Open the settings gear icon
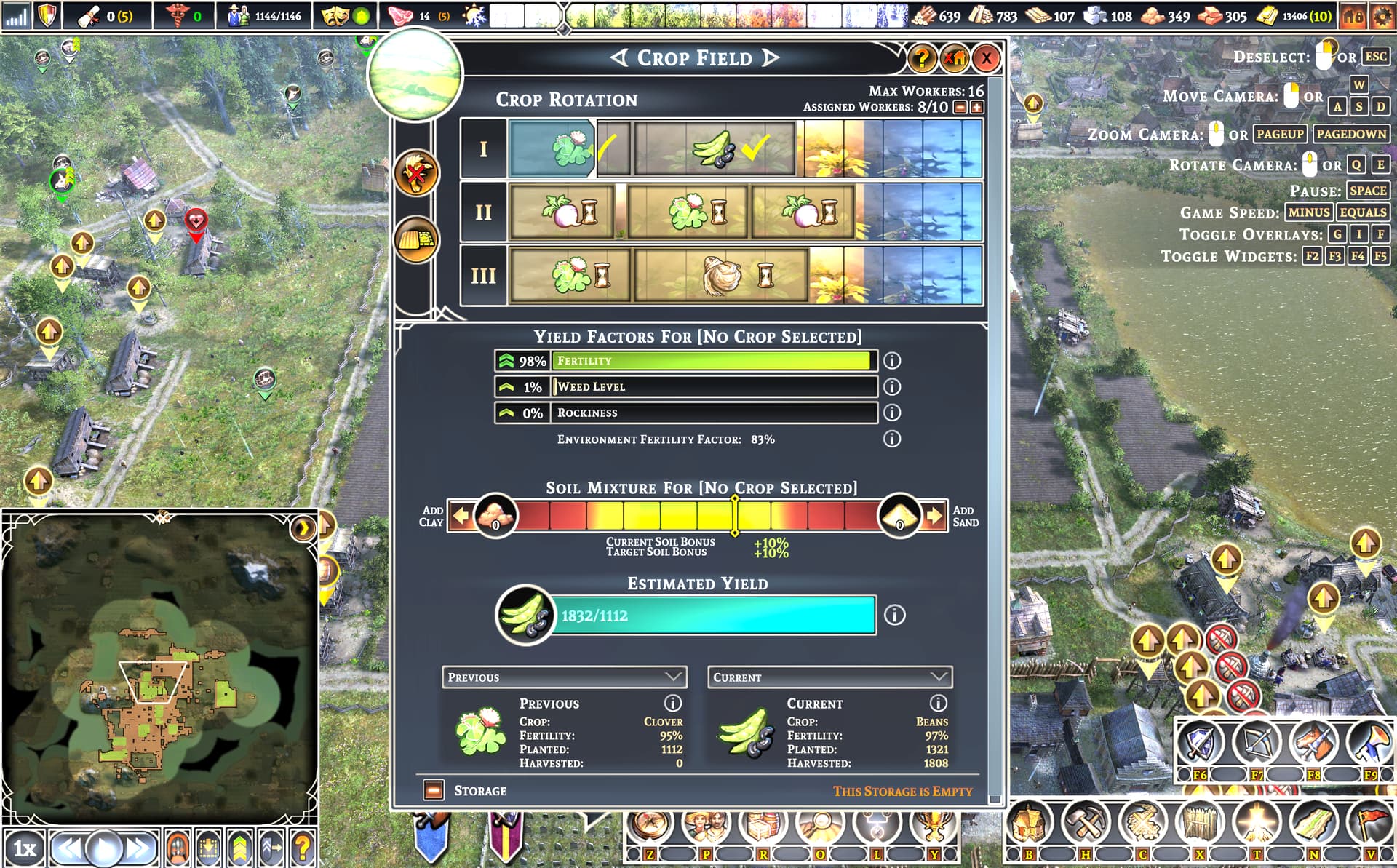This screenshot has height=868, width=1397. [x=1382, y=16]
